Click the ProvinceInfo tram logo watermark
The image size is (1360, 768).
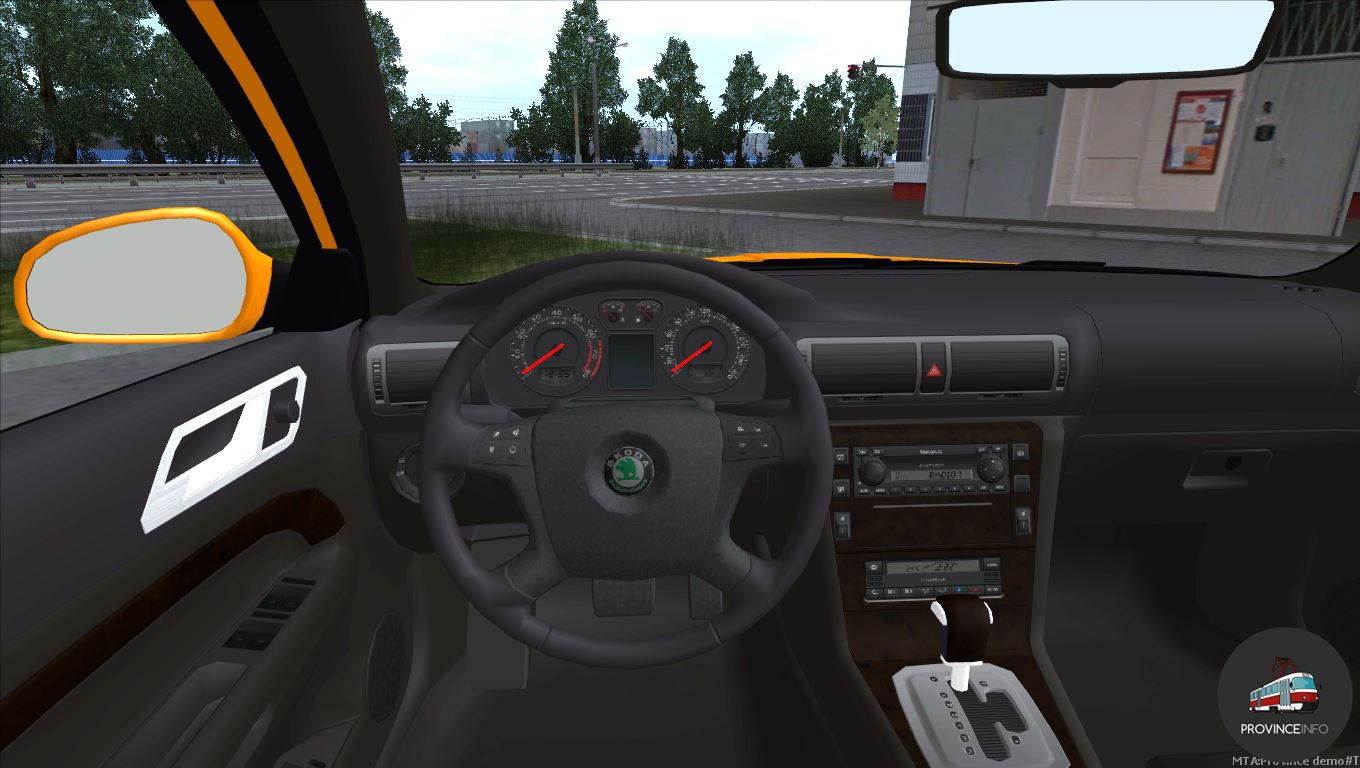pos(1284,694)
